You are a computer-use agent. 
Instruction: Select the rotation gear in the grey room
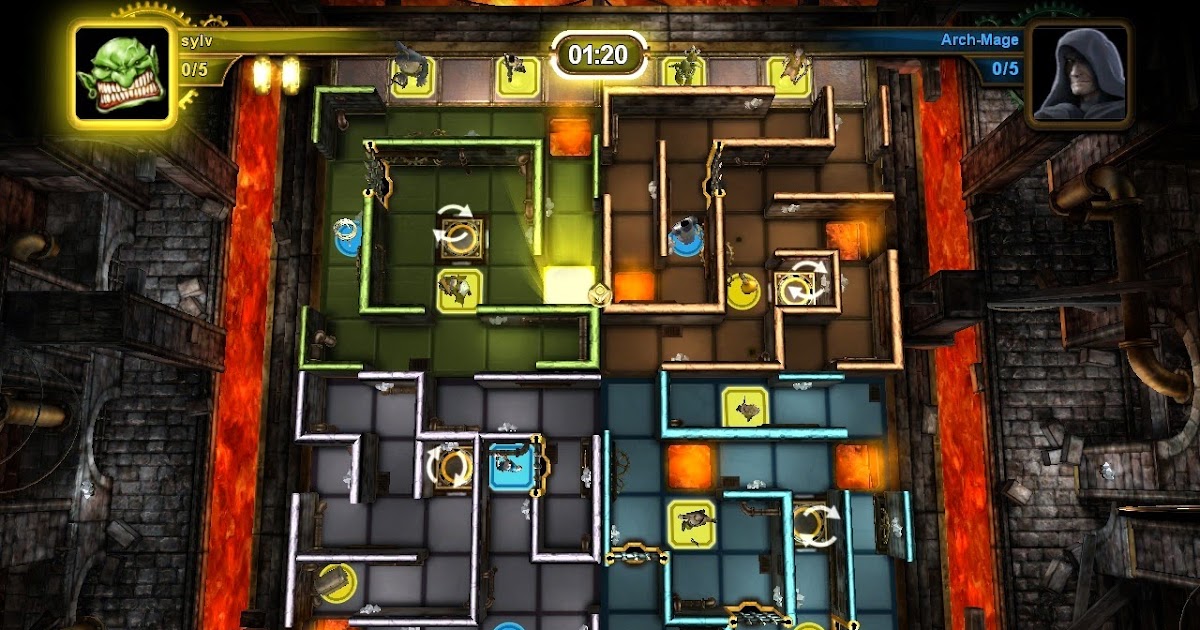tap(453, 466)
